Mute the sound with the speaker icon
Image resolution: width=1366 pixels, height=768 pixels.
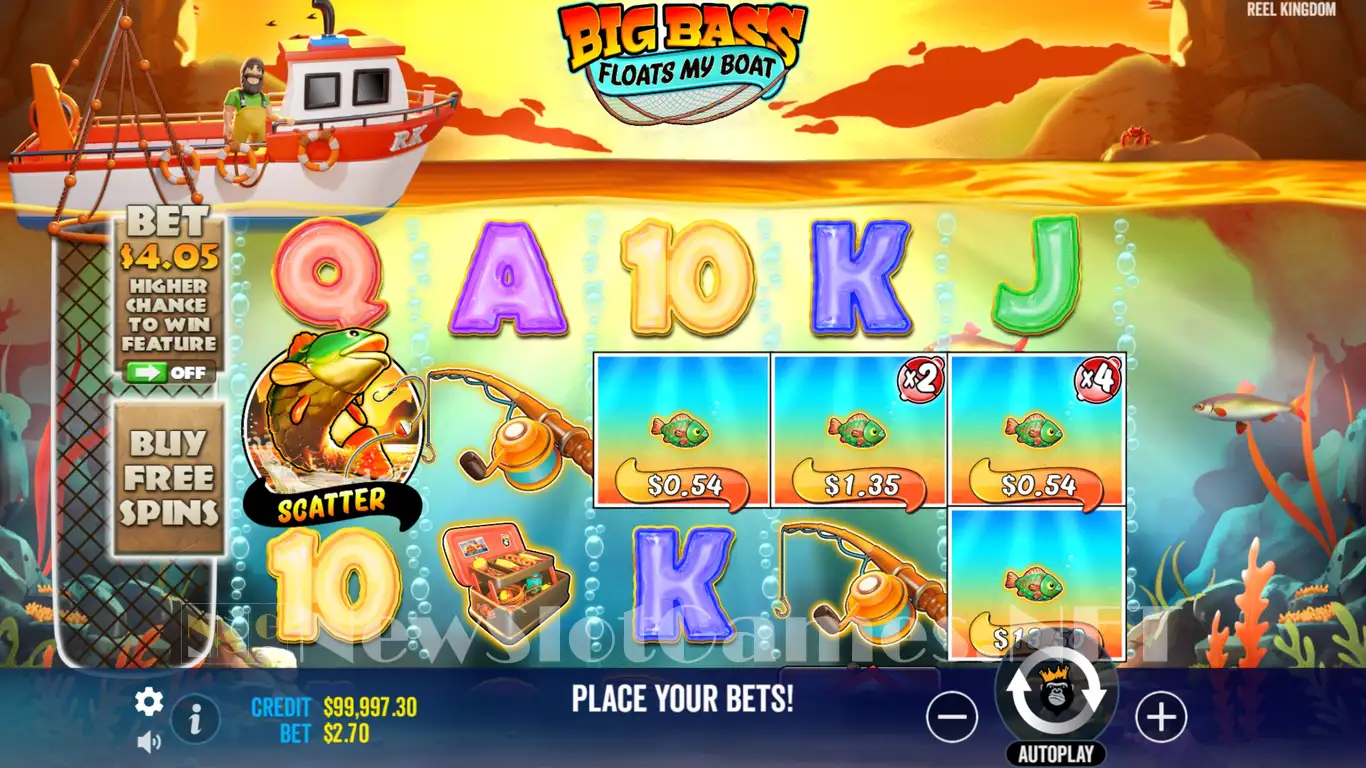pyautogui.click(x=149, y=741)
